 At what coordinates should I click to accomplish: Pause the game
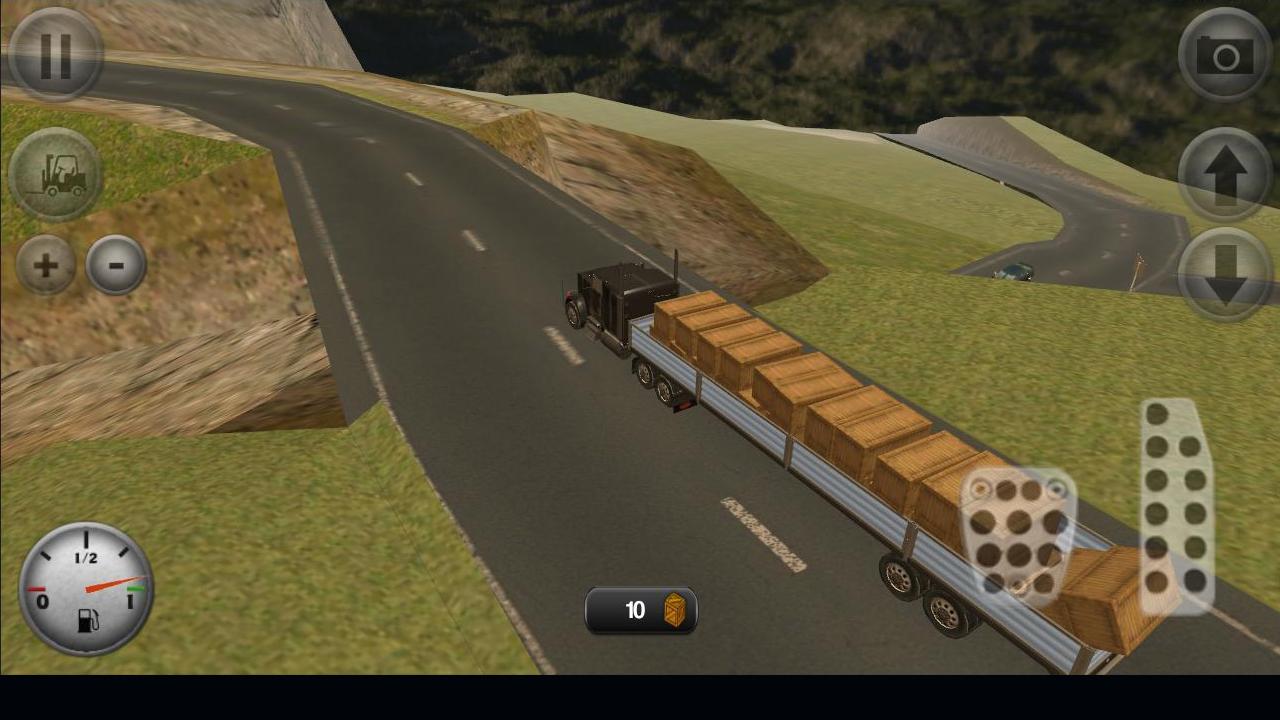tap(55, 55)
